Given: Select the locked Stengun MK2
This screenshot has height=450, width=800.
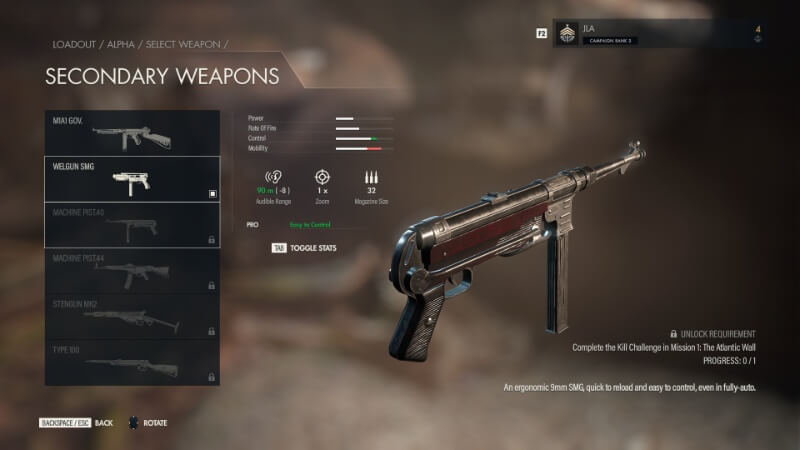Looking at the screenshot, I should tap(132, 317).
